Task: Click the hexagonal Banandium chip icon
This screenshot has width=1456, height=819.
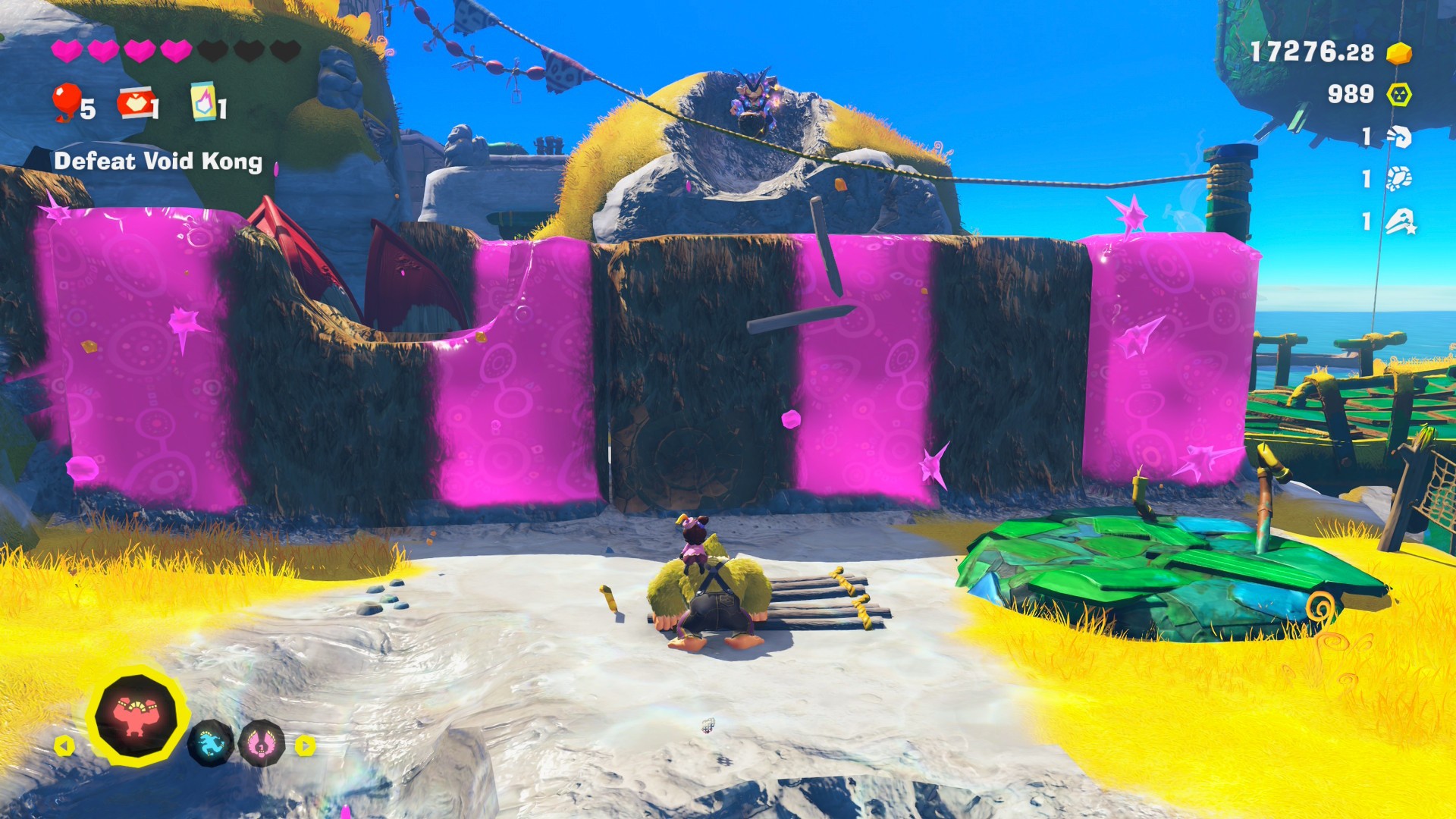Action: tap(1398, 95)
